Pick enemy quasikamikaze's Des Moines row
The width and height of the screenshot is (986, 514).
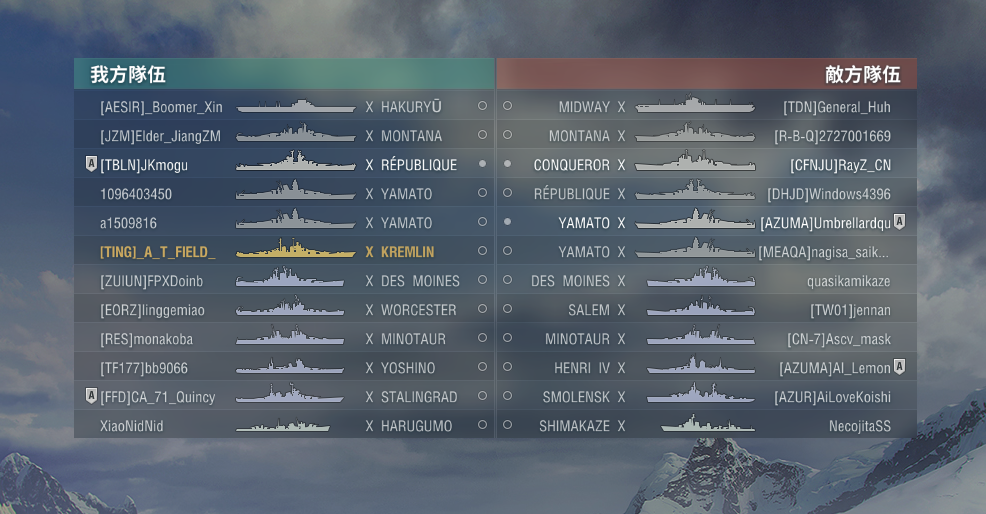706,281
